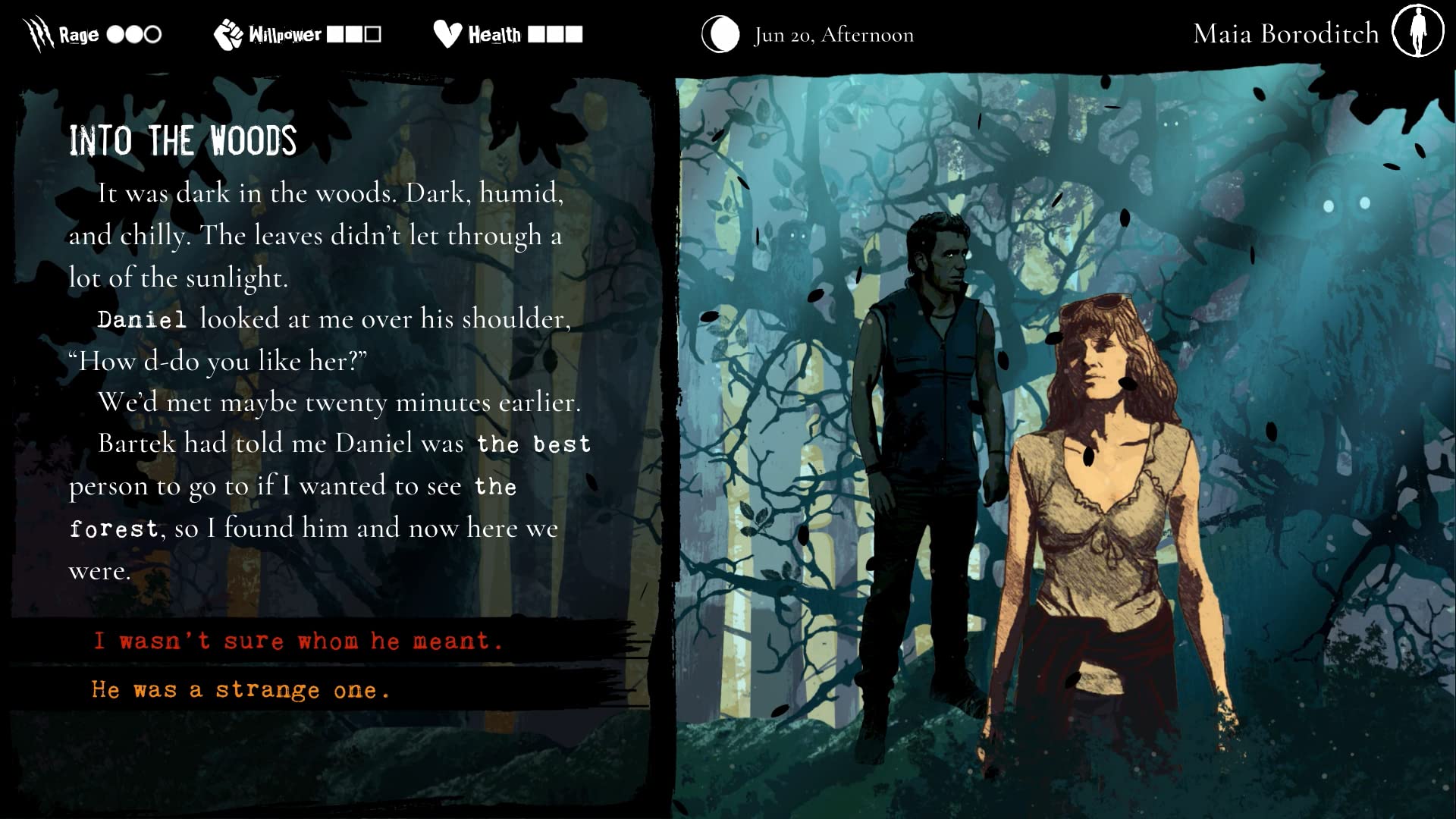Open the character portrait in the top right
The height and width of the screenshot is (819, 1456).
[x=1417, y=33]
